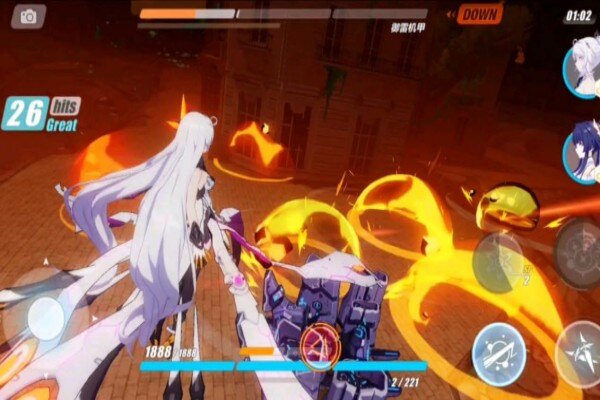600x400 pixels.
Task: Tap the camera screenshot icon
Action: (x=28, y=16)
